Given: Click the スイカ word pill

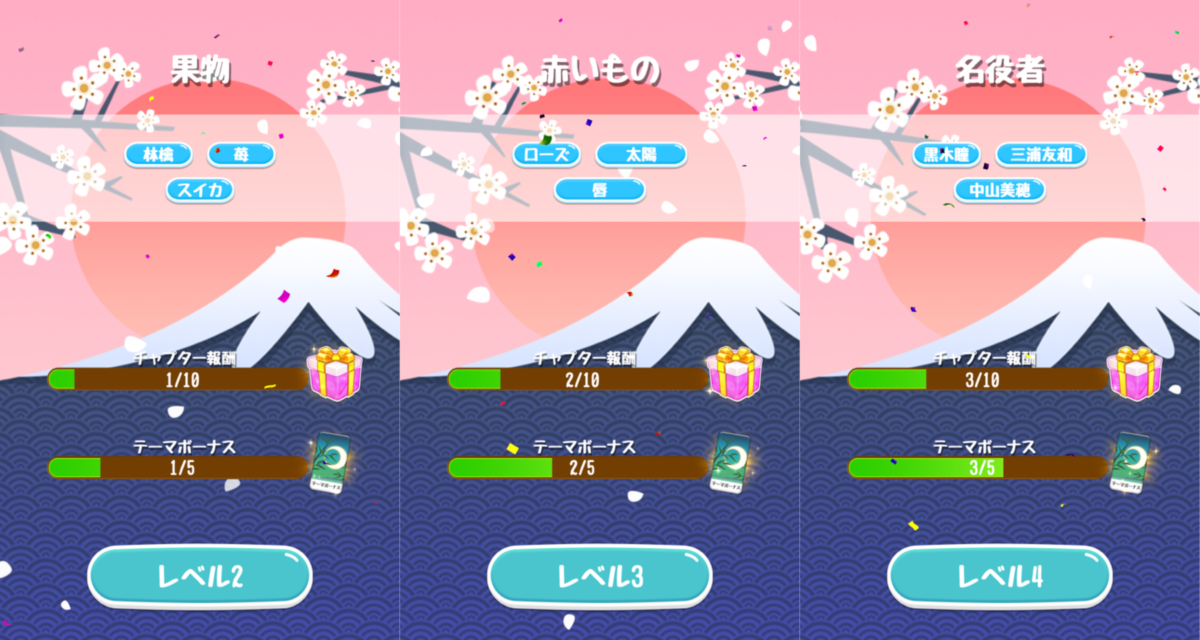Looking at the screenshot, I should pos(200,189).
